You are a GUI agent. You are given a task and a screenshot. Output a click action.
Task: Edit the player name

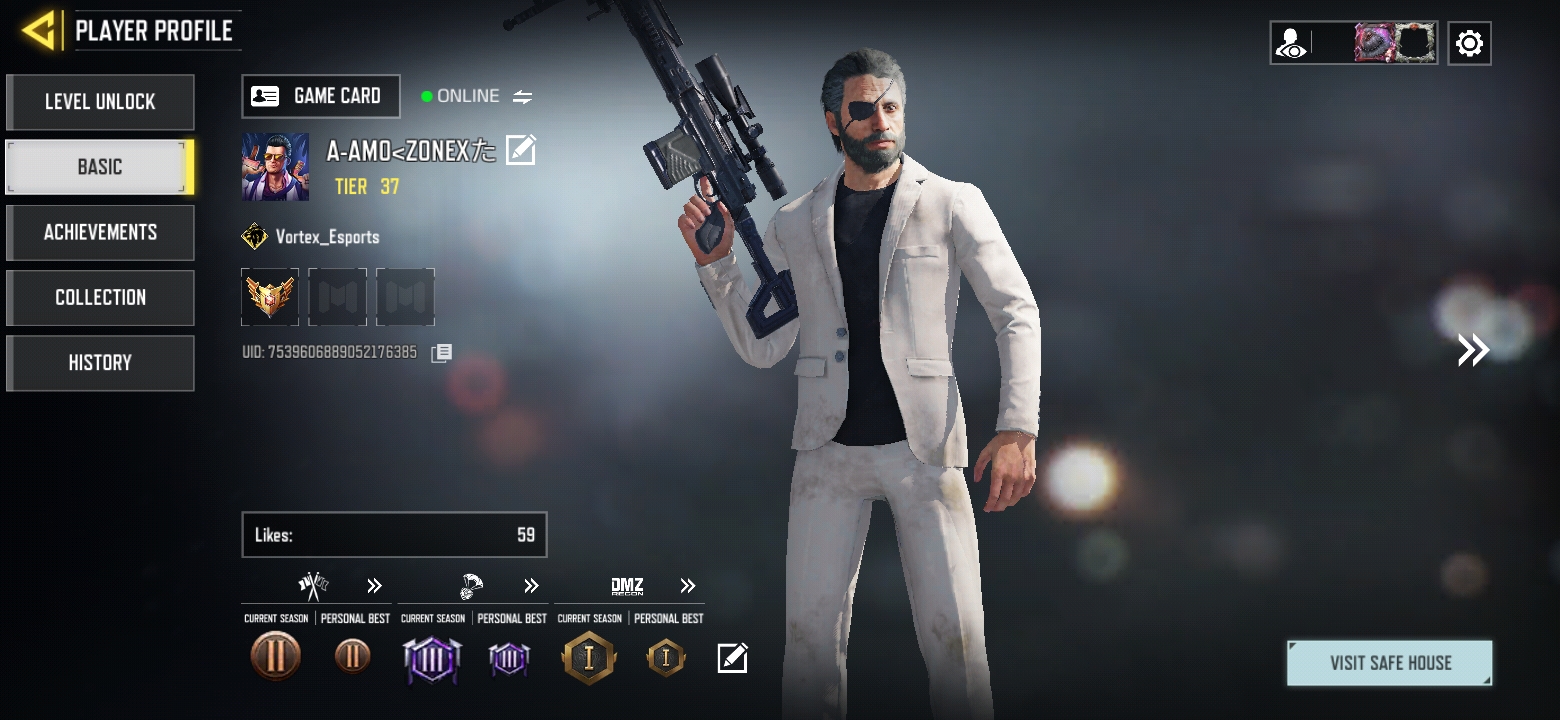[521, 150]
